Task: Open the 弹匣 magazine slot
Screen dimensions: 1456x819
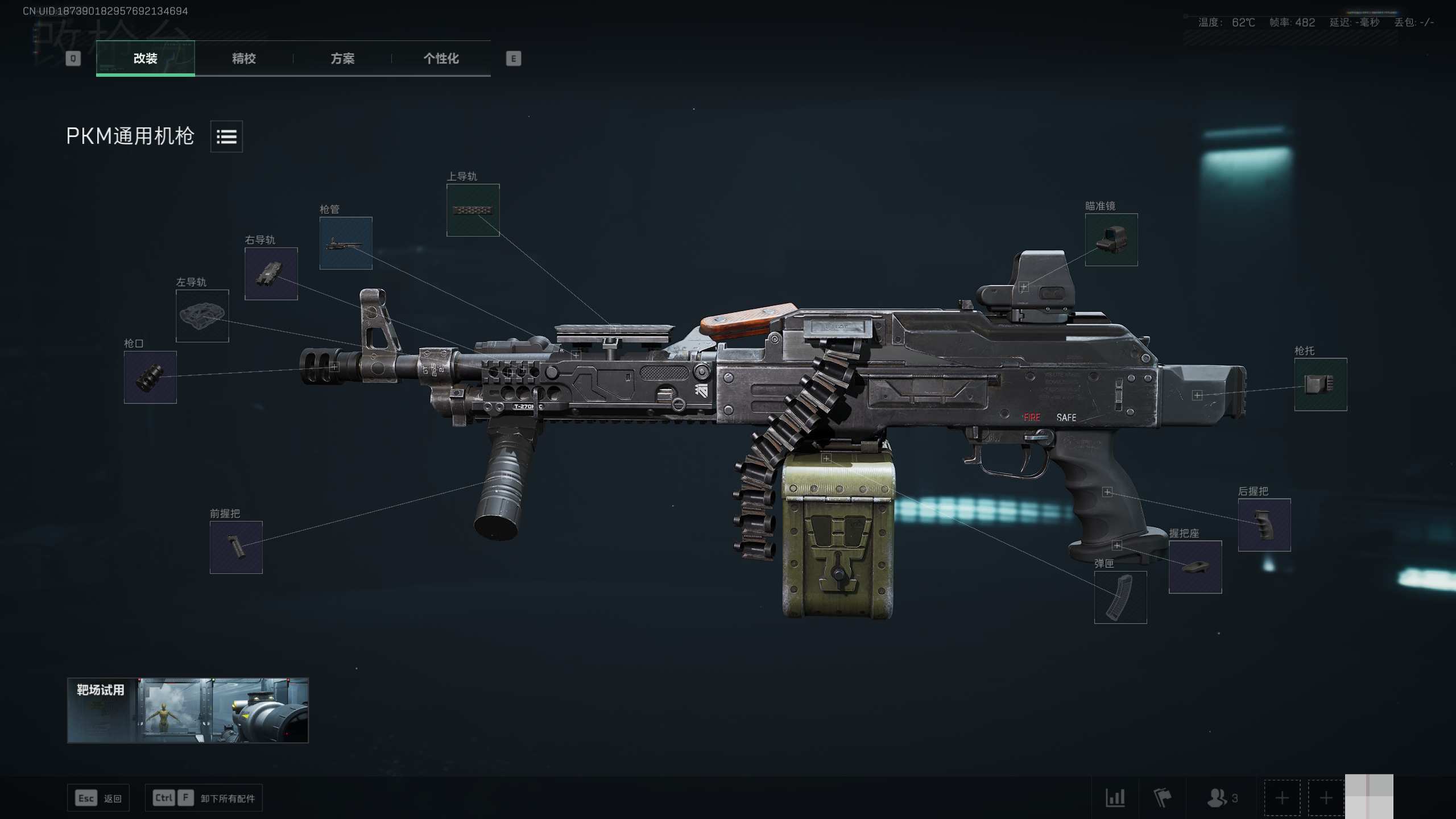Action: pos(1120,597)
